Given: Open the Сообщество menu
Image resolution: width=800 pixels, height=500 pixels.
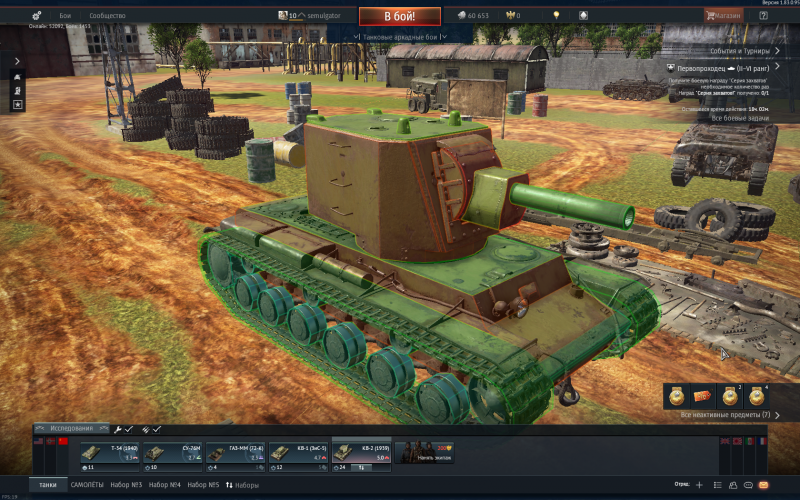Looking at the screenshot, I should pos(107,15).
